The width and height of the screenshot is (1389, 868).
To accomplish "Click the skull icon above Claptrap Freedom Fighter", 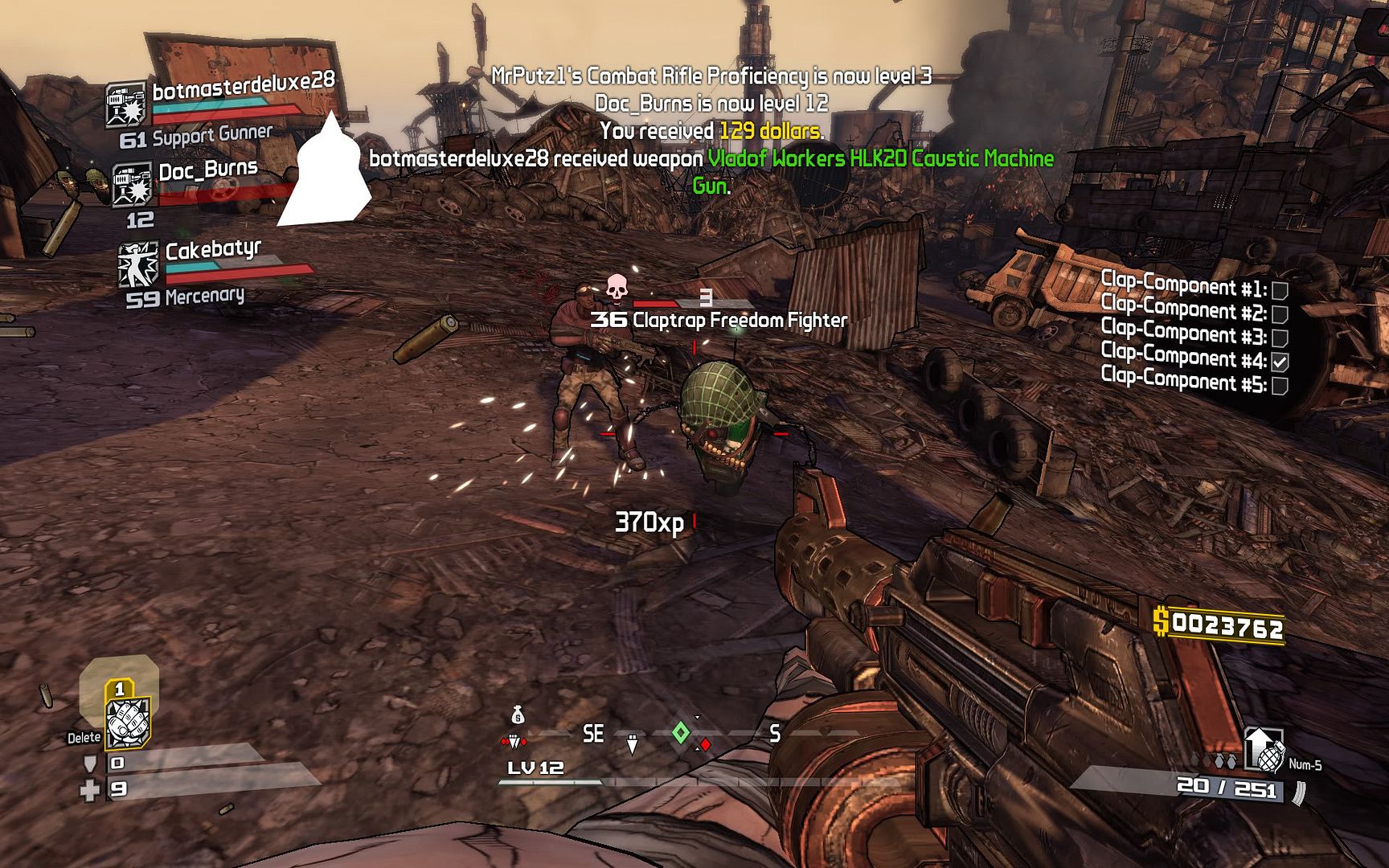I will (x=616, y=287).
